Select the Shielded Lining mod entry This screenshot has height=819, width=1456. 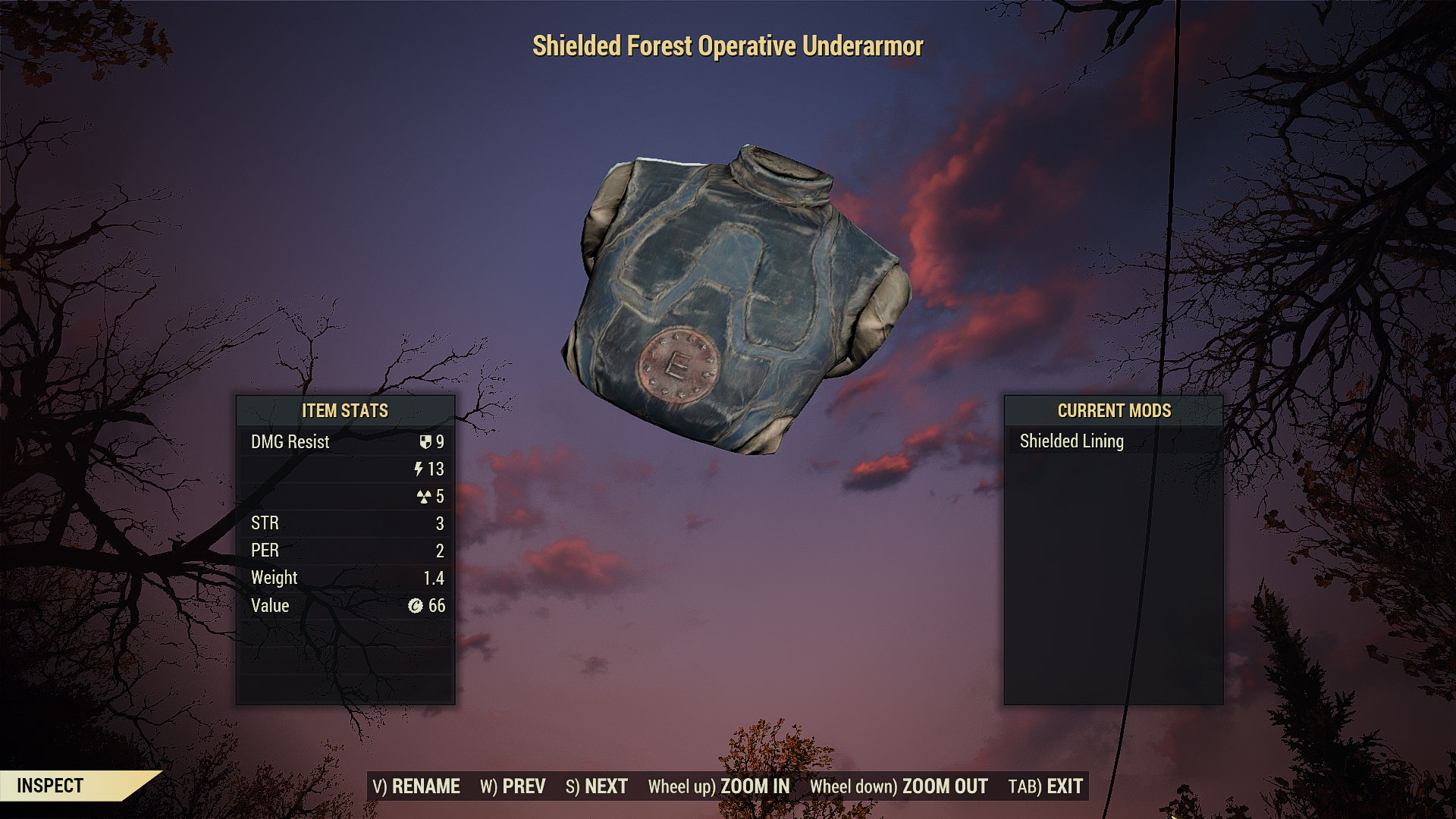1072,441
